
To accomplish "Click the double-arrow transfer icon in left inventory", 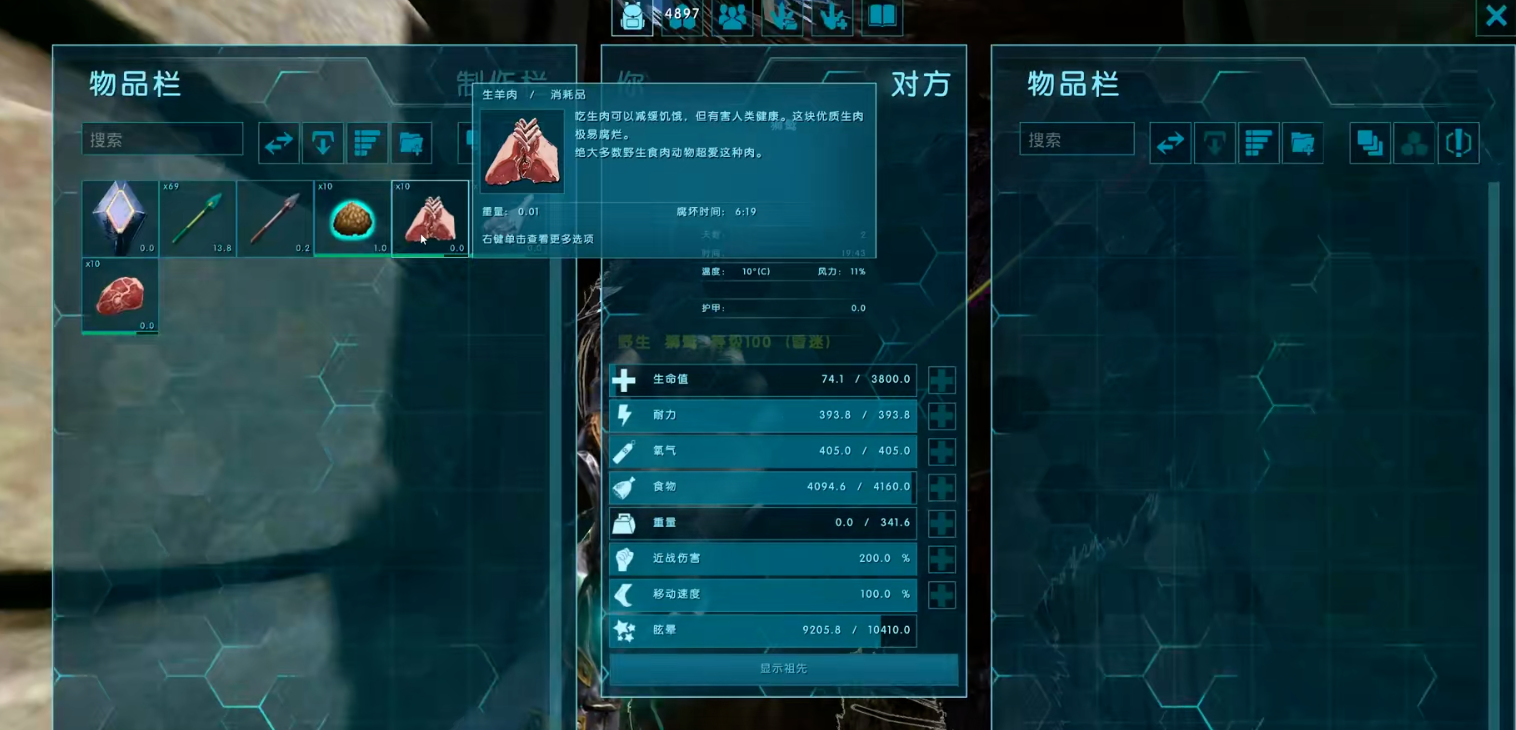I will pos(278,142).
